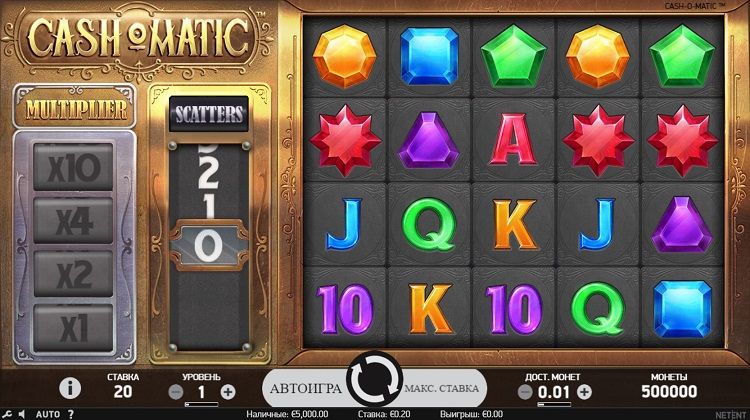Increase the bet level (УРОВЕНЬ) with plus

pyautogui.click(x=228, y=392)
